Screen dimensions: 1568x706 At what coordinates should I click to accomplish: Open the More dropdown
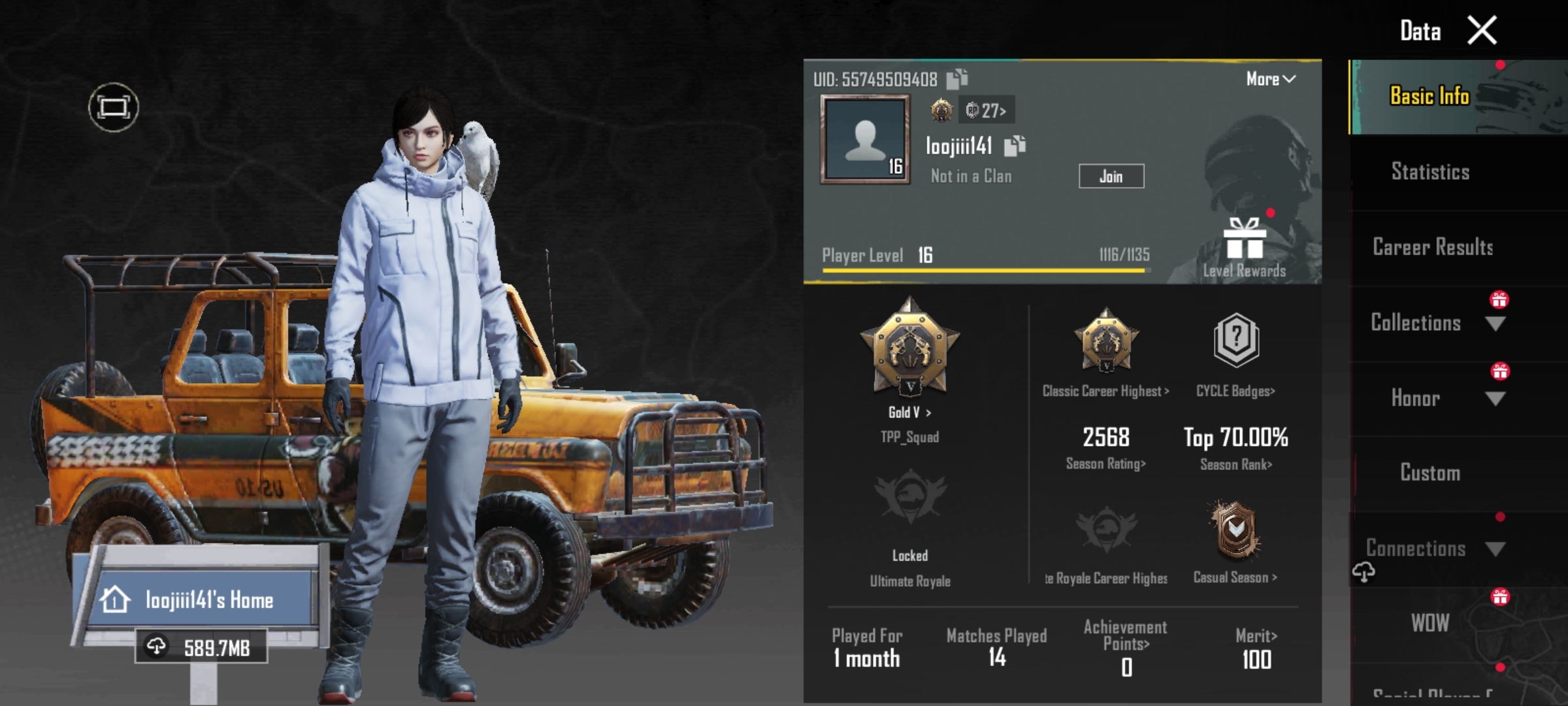coord(1270,79)
